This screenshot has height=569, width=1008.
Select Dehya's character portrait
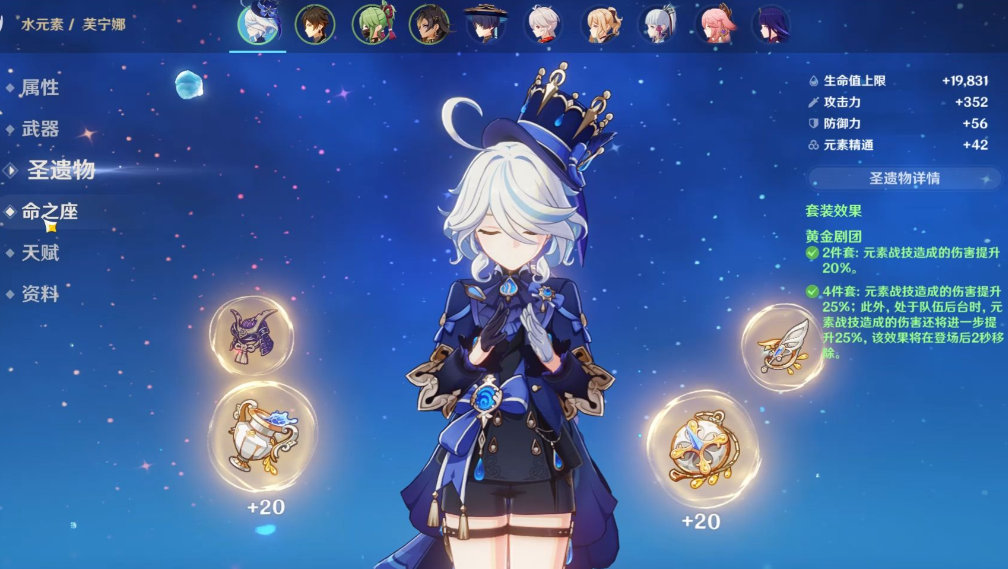point(429,25)
